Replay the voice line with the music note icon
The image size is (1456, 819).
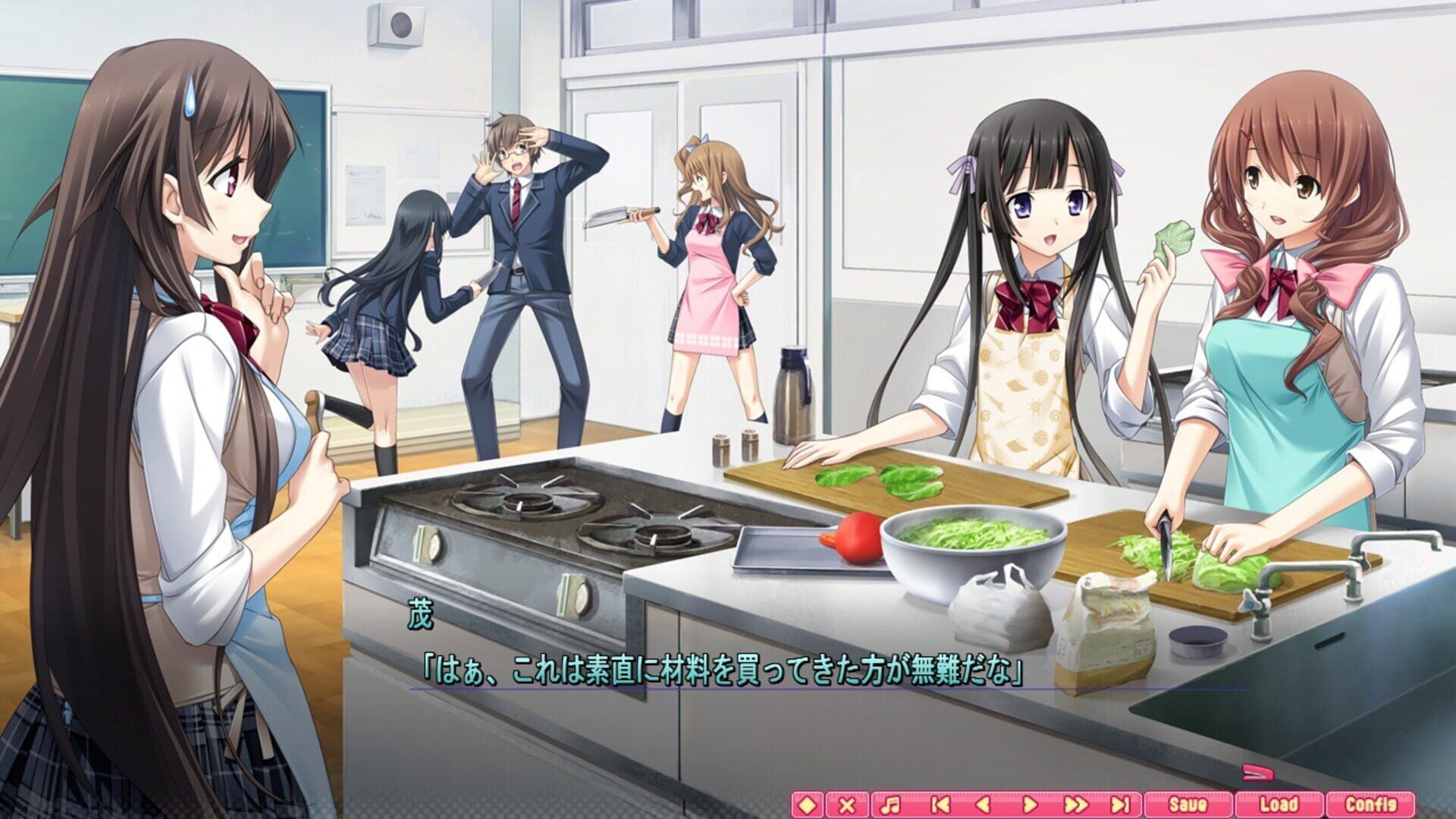pyautogui.click(x=890, y=805)
